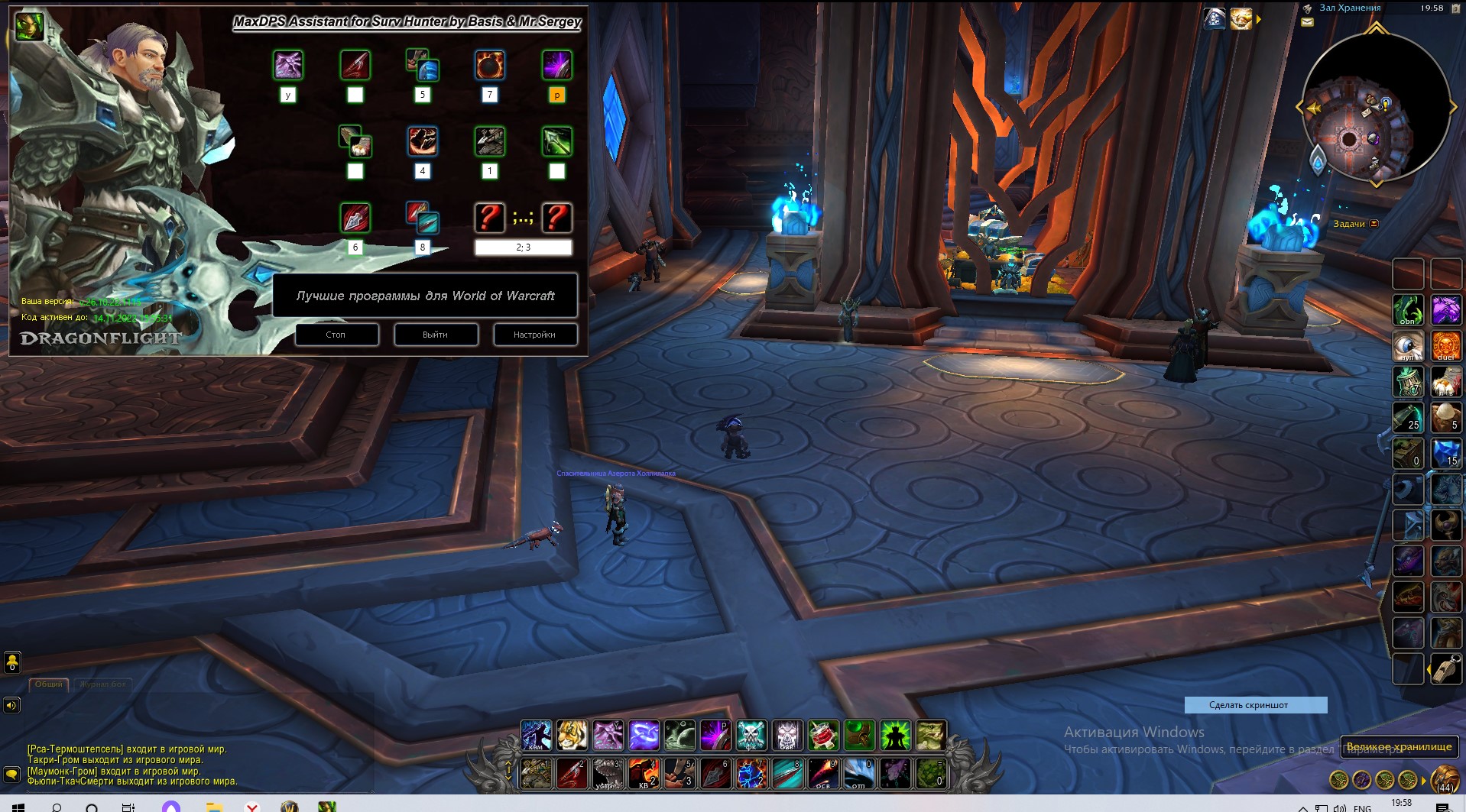Screen dimensions: 1466x812
Task: Fire the blue crackling bomb on key 7
Action: 751,773
